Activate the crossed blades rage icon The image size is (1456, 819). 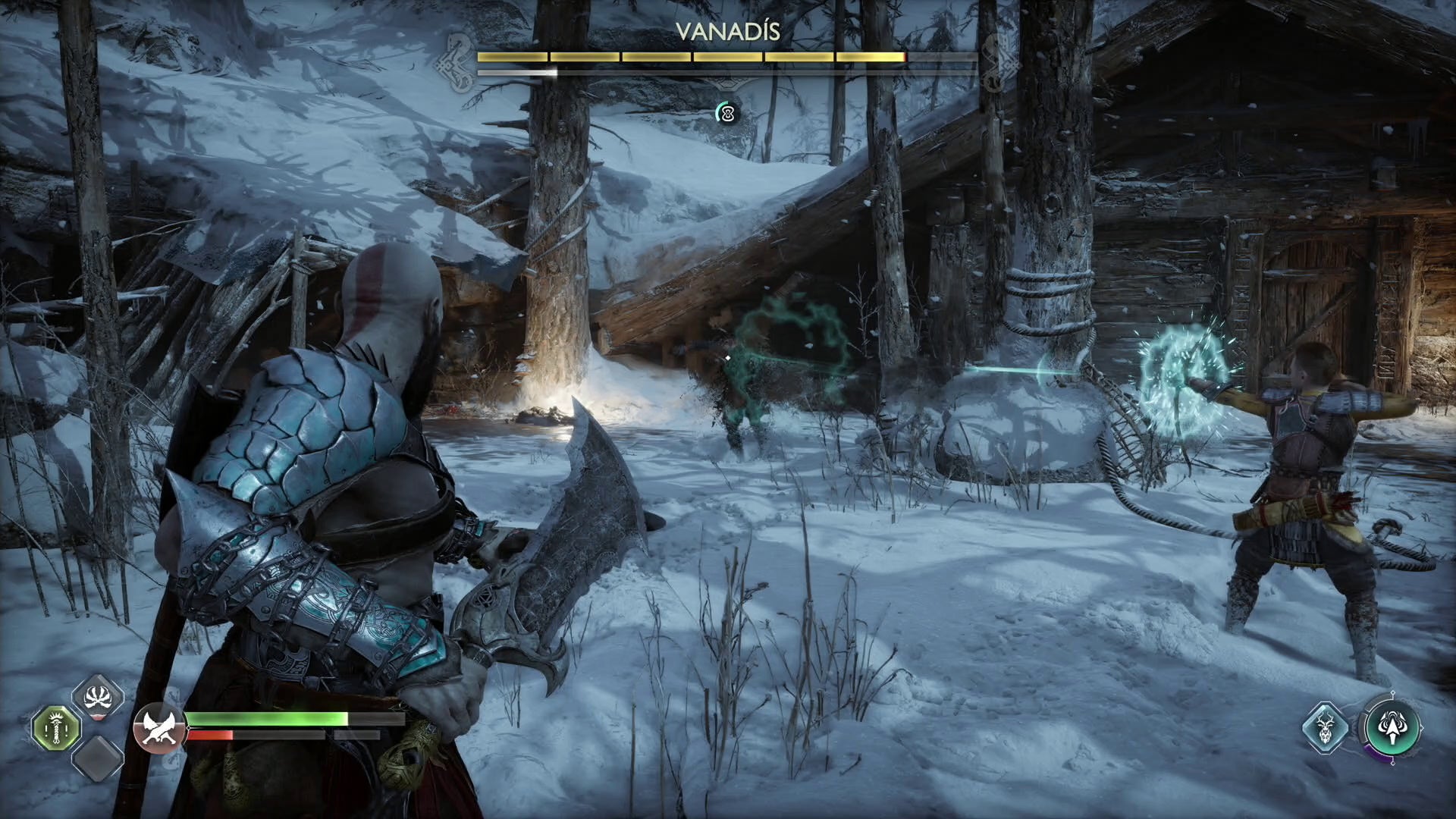click(x=158, y=728)
